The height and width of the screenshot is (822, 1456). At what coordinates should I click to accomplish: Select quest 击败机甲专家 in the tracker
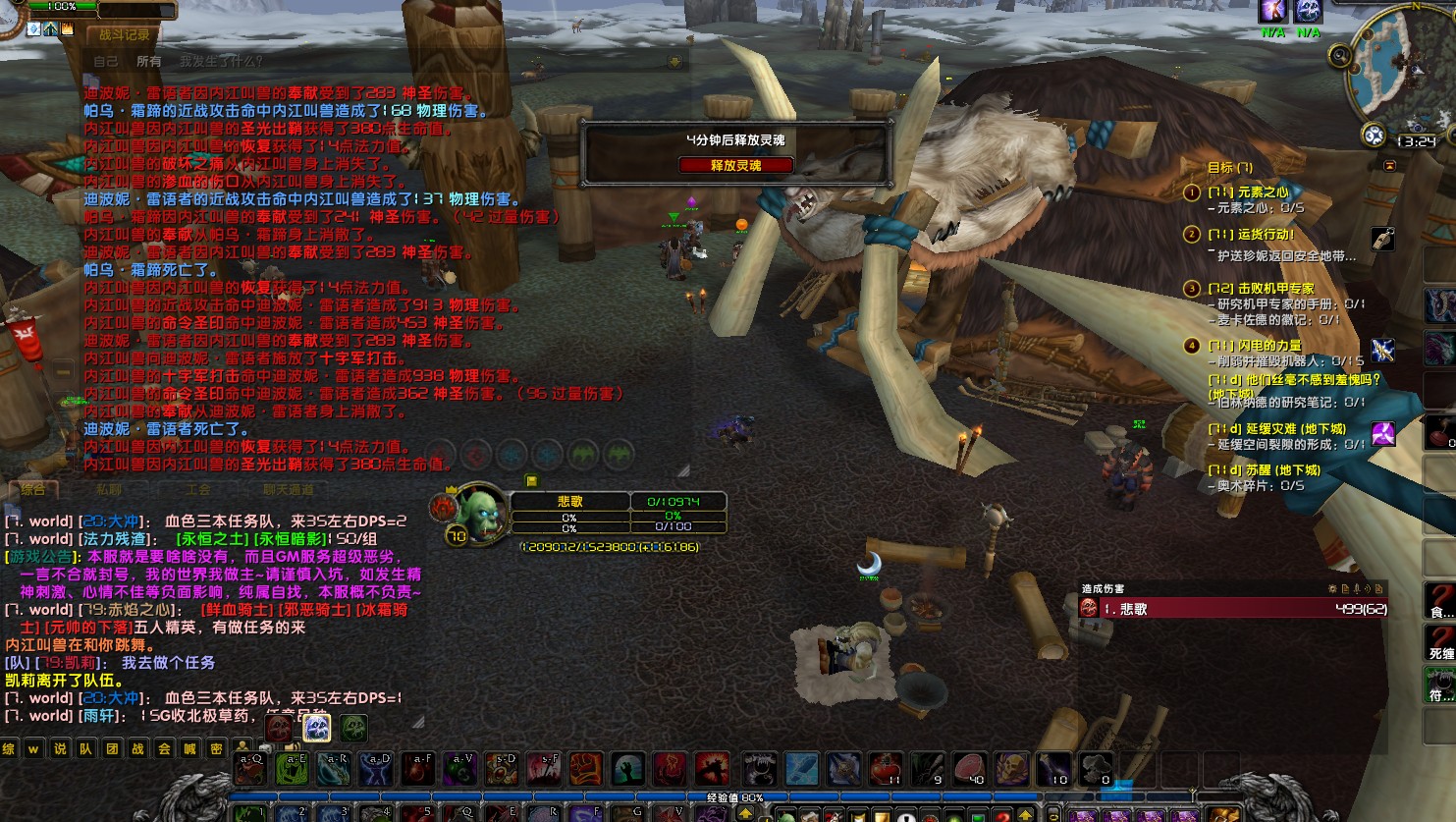(1261, 289)
